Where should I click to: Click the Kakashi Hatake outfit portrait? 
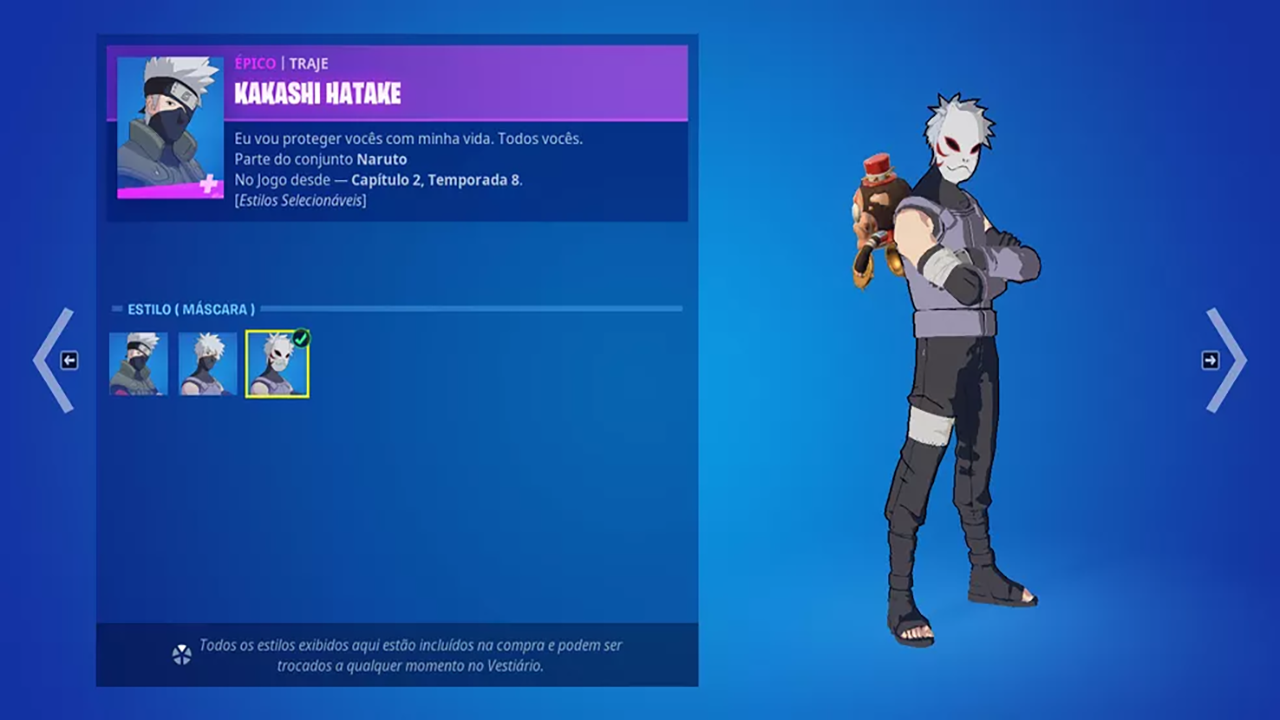170,127
